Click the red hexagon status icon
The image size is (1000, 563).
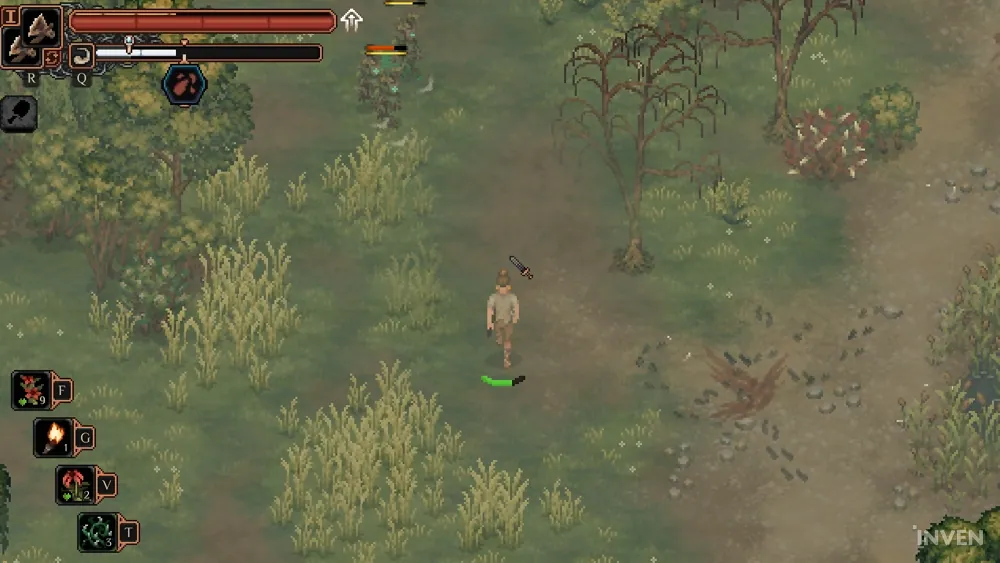pyautogui.click(x=185, y=85)
